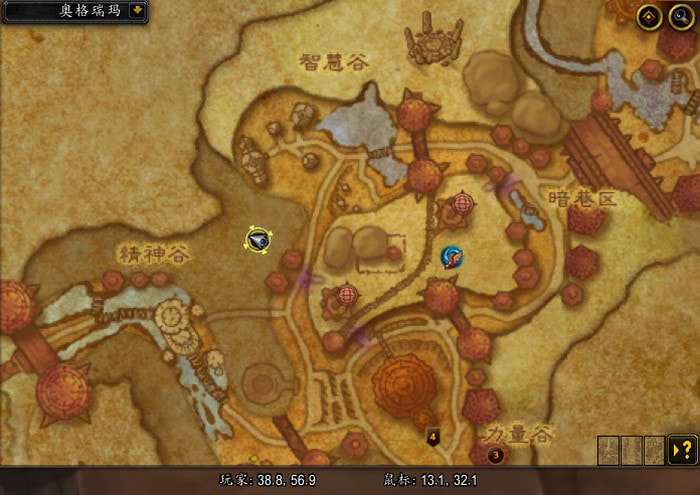Select the quest marker numbered 4
This screenshot has height=495, width=700.
point(433,437)
